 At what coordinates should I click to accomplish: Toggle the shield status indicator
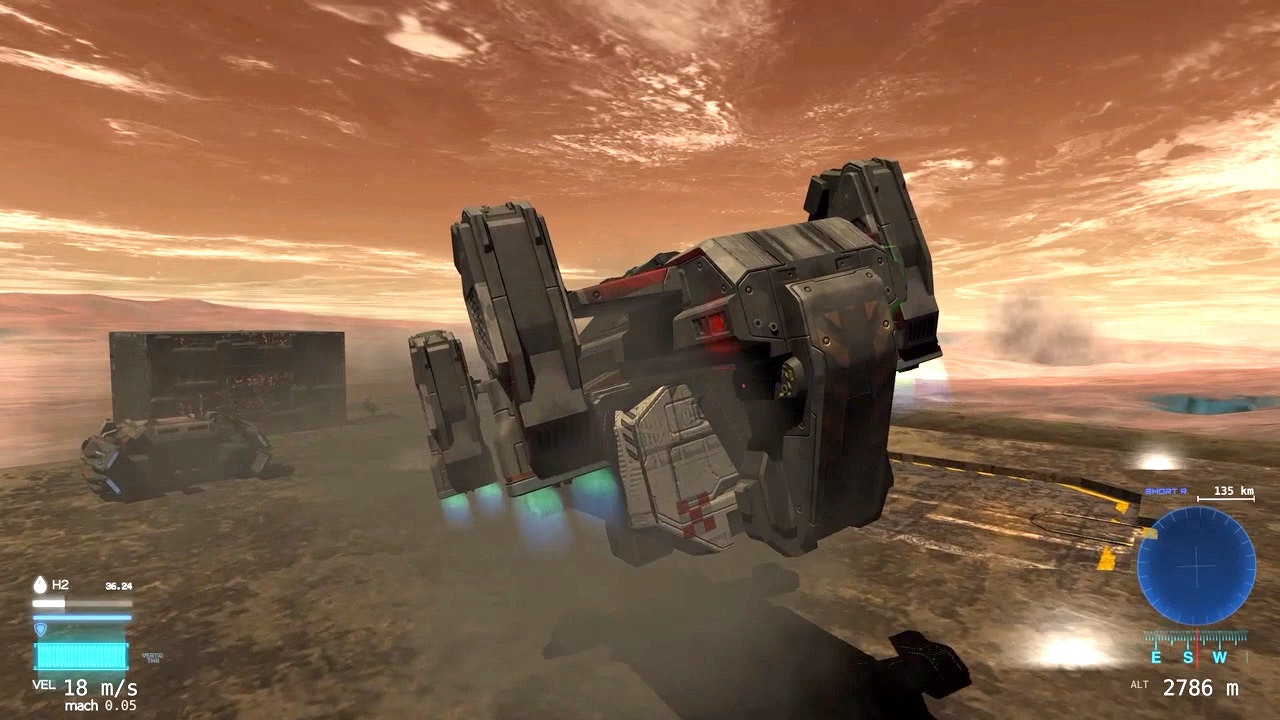(x=41, y=630)
